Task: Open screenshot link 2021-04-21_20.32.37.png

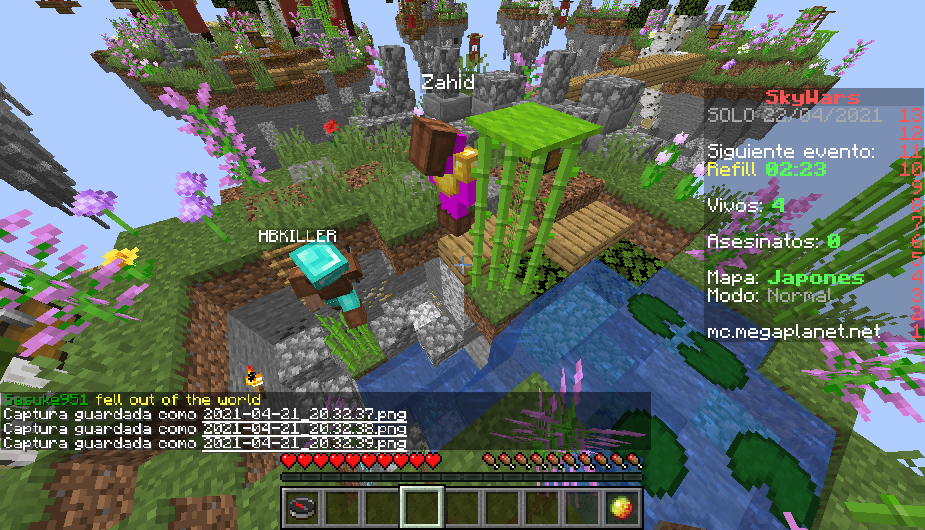Action: [x=305, y=414]
